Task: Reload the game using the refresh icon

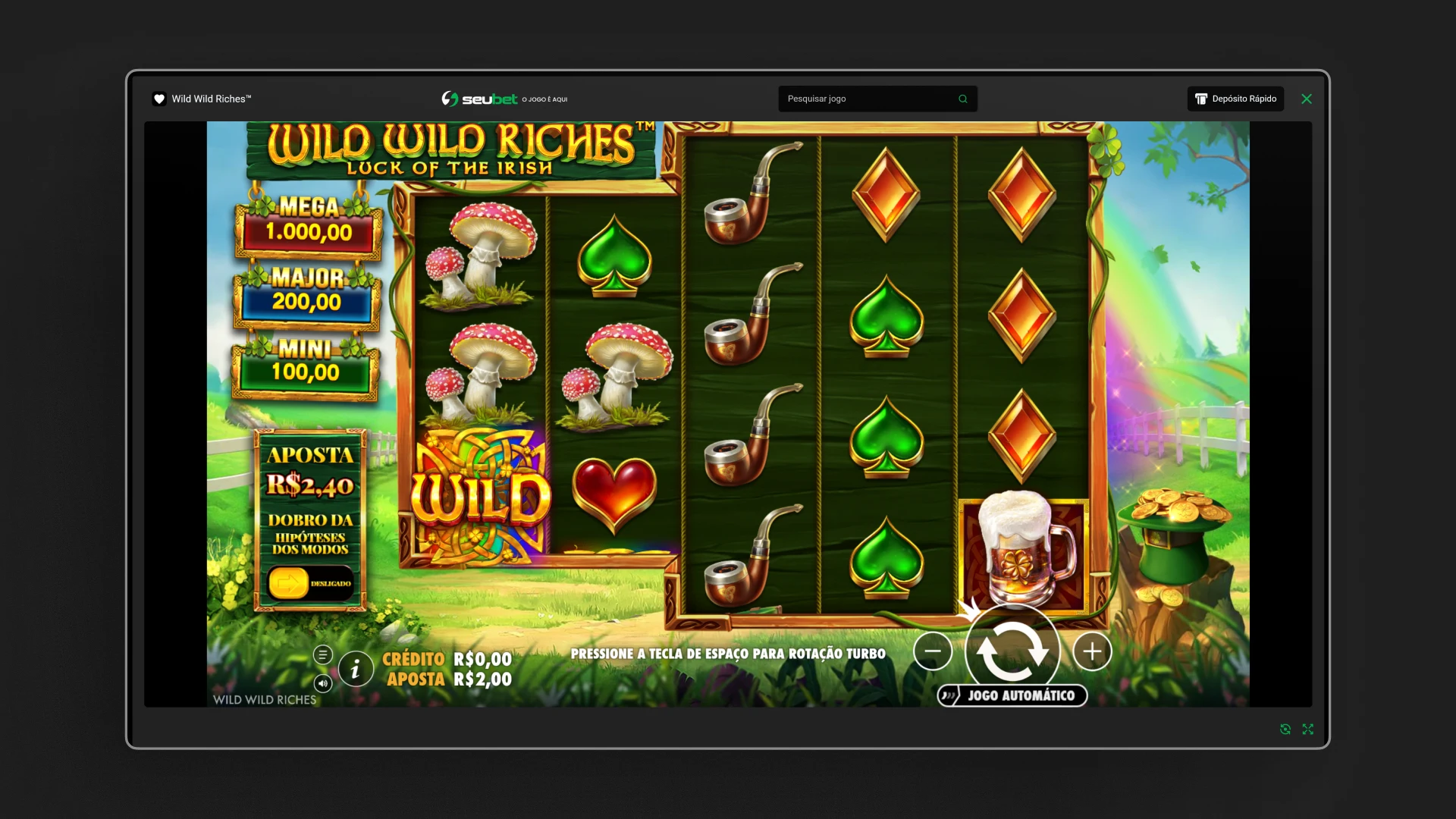Action: click(1285, 729)
